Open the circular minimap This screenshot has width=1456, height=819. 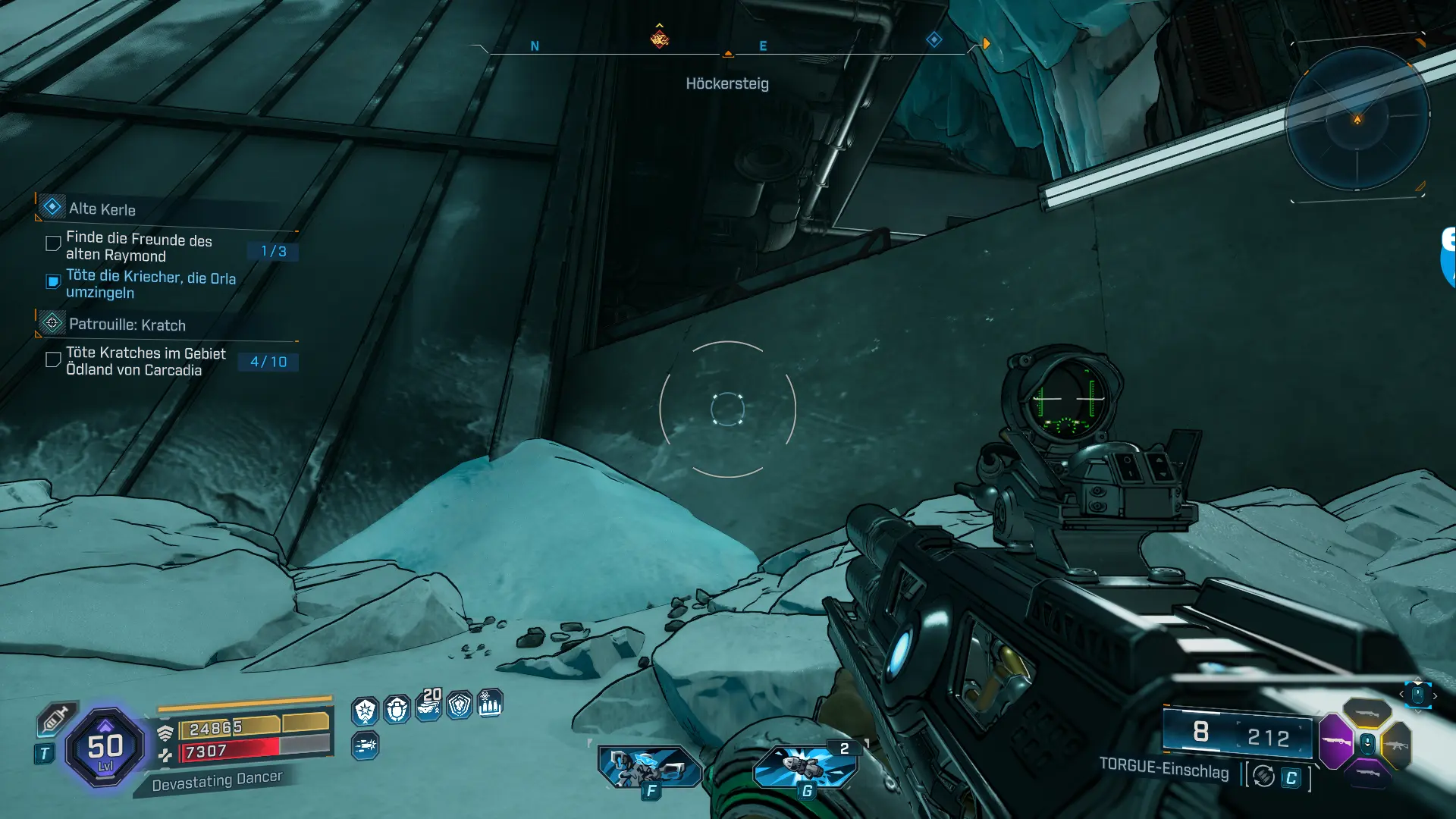pyautogui.click(x=1357, y=119)
